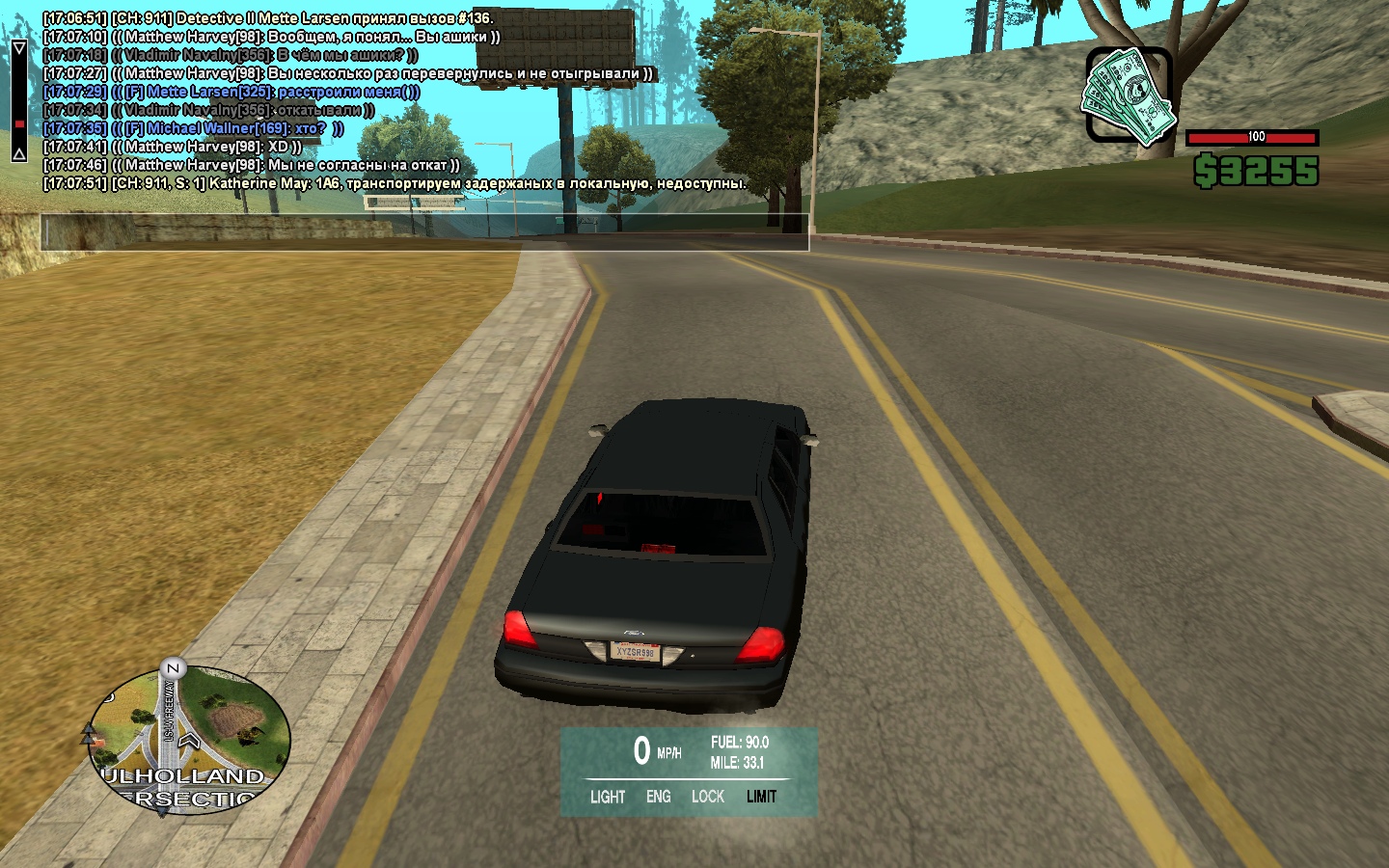The image size is (1389, 868).
Task: Toggle the ENG engine indicator
Action: pos(659,797)
